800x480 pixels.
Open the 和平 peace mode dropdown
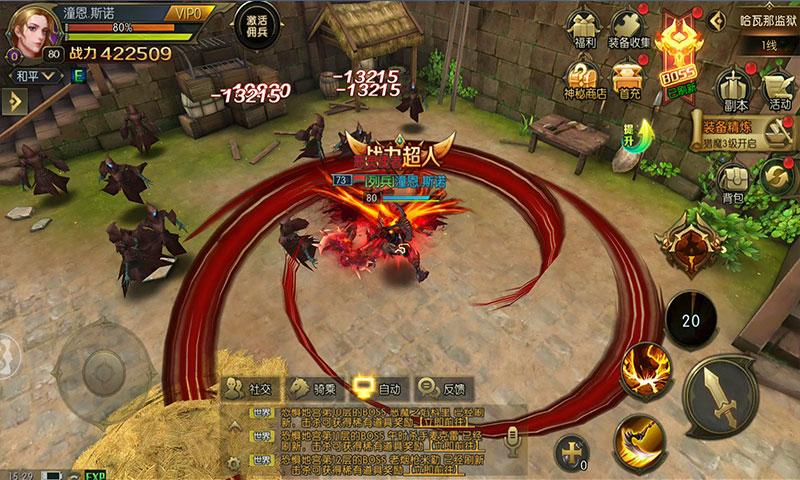(x=34, y=74)
